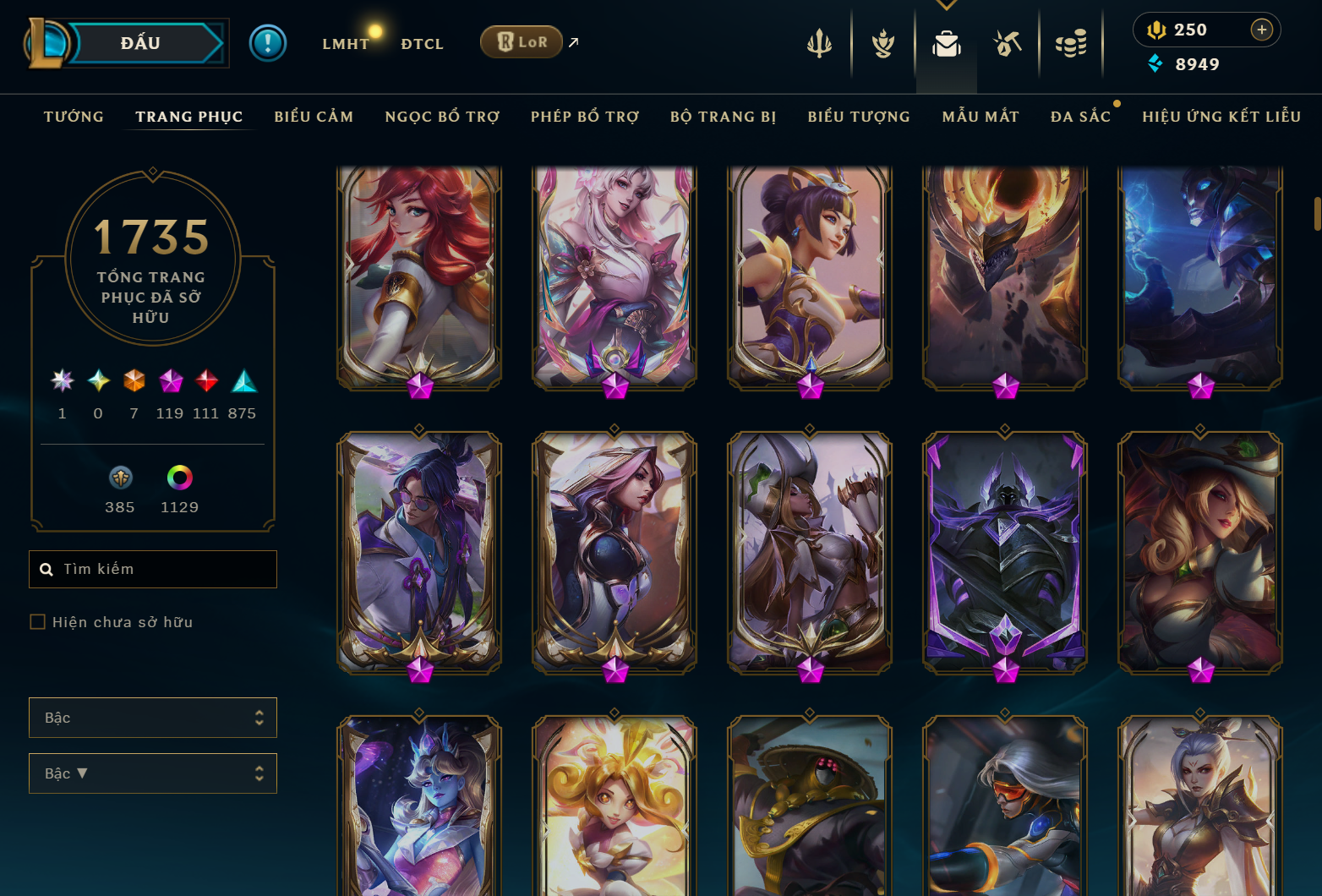This screenshot has width=1322, height=896.
Task: Launch LoR with the LoR button
Action: [x=522, y=41]
